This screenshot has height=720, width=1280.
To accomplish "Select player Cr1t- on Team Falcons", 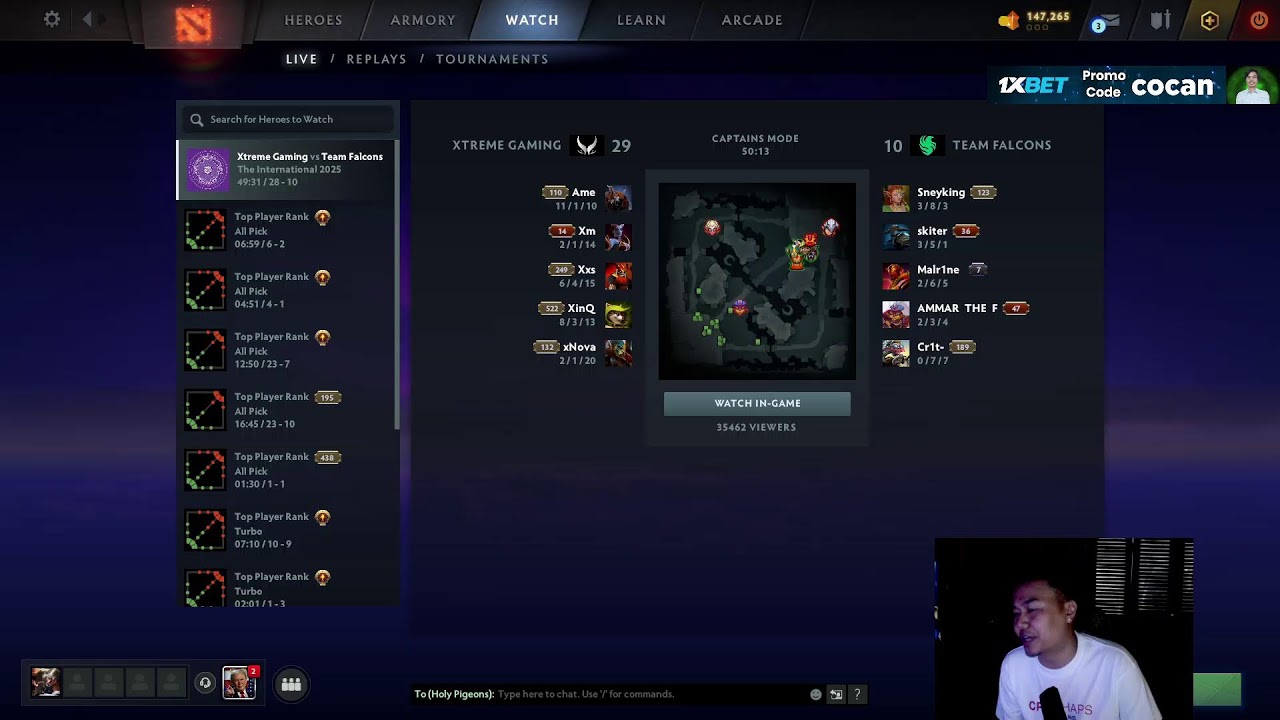I will (x=930, y=348).
